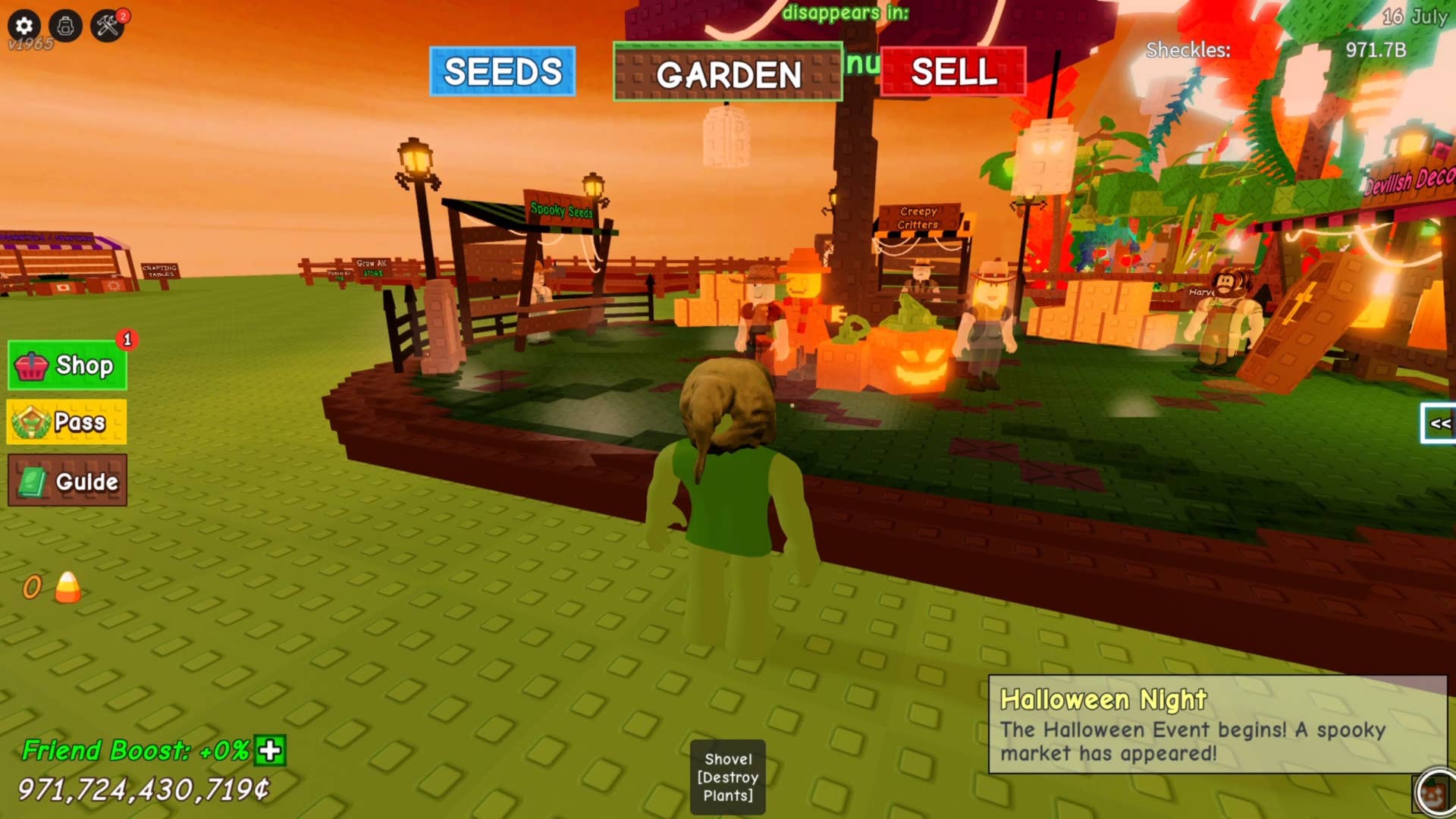
Task: Click the crossed tools icon
Action: (108, 26)
